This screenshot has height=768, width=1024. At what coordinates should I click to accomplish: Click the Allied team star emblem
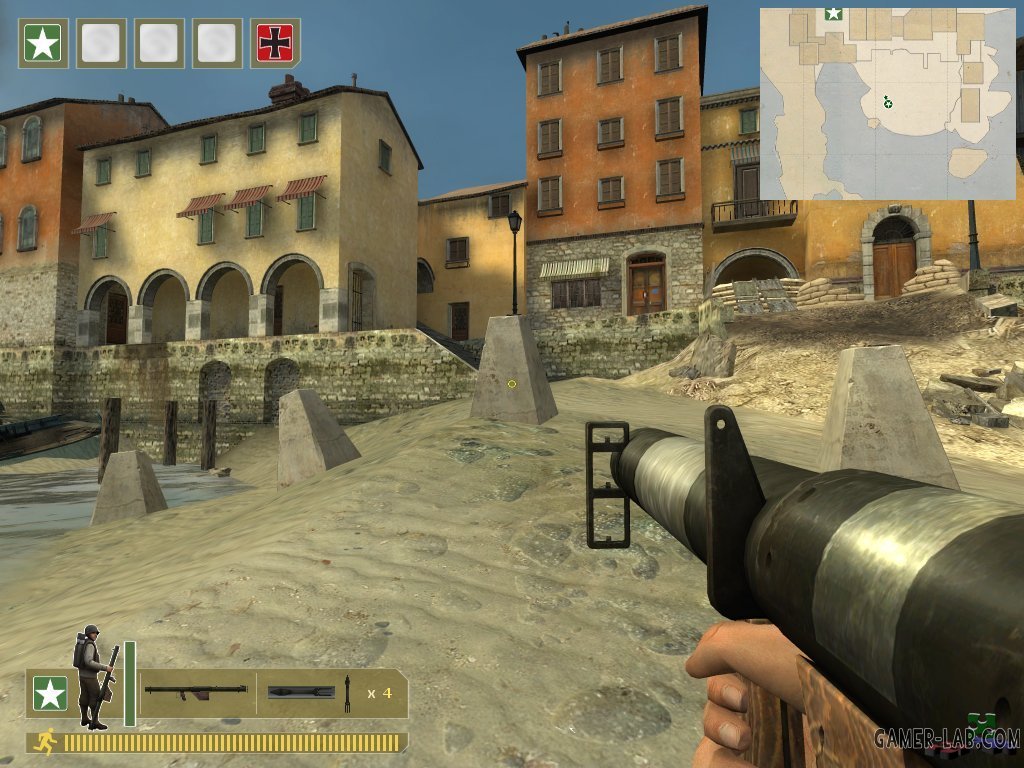(x=49, y=693)
